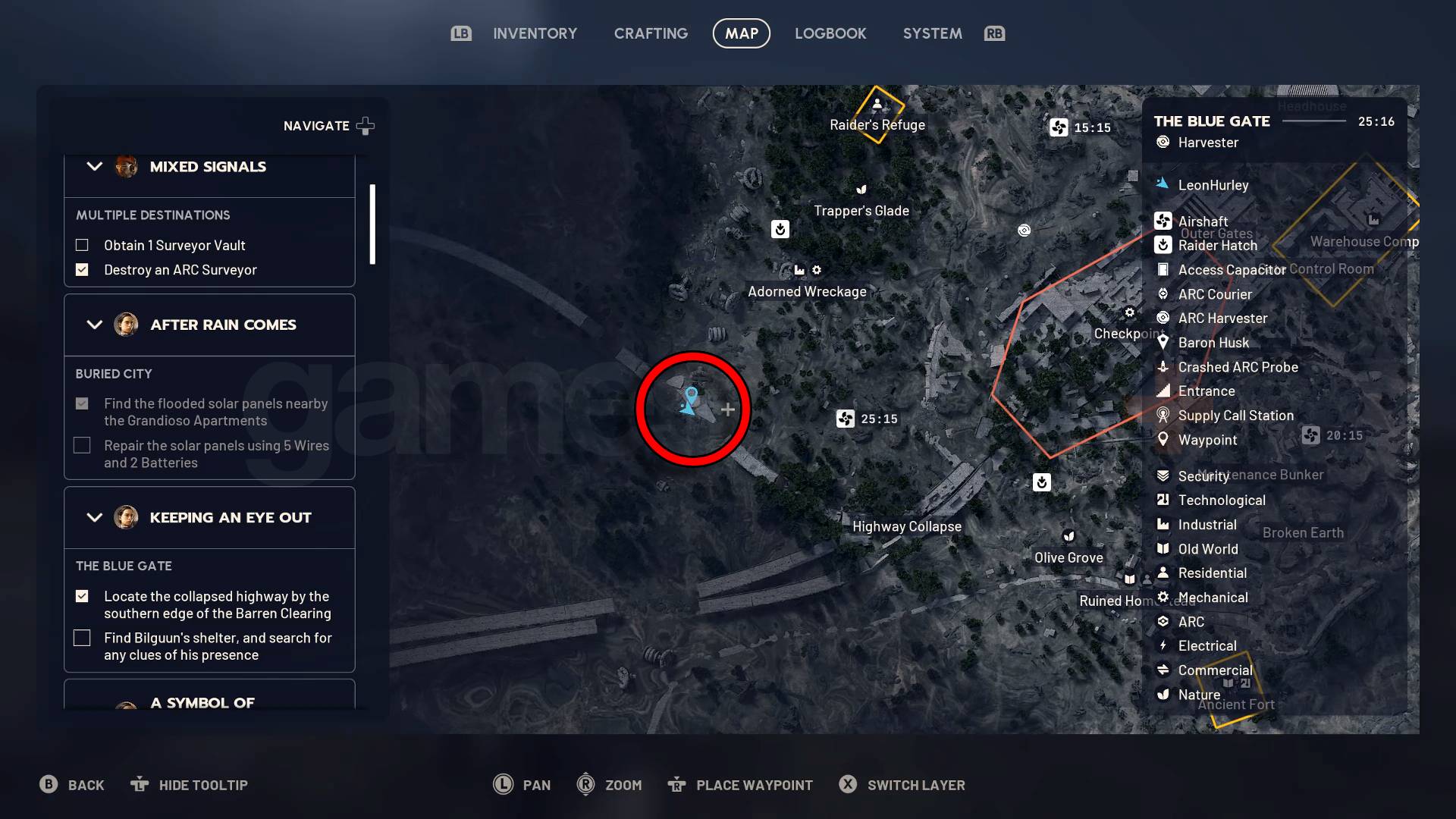Collapse the AFTER RAIN COMES quest section
This screenshot has height=819, width=1456.
point(94,325)
